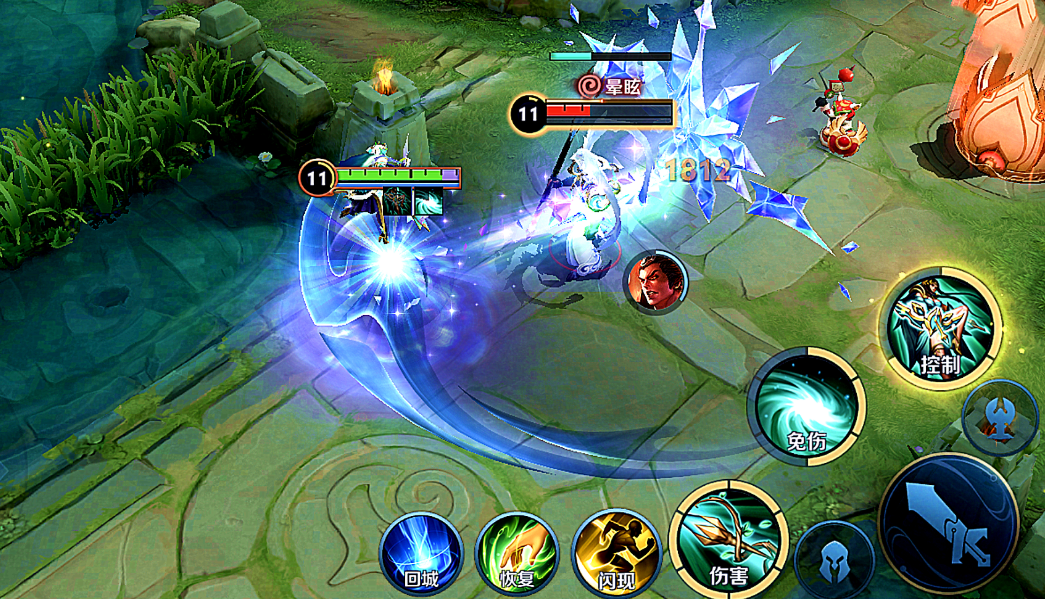This screenshot has height=599, width=1045.
Task: Activate the 回城 recall spell
Action: coord(421,553)
